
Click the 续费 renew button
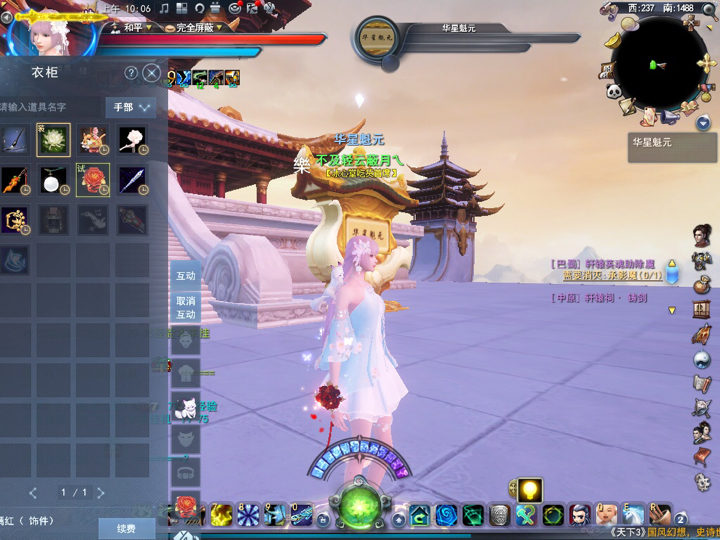coord(125,528)
